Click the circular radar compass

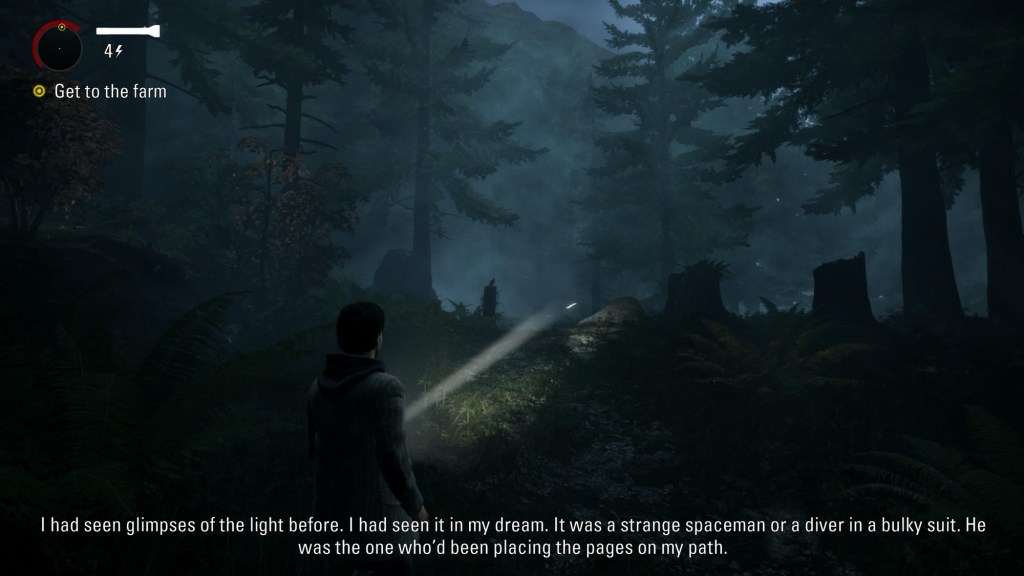(x=59, y=48)
